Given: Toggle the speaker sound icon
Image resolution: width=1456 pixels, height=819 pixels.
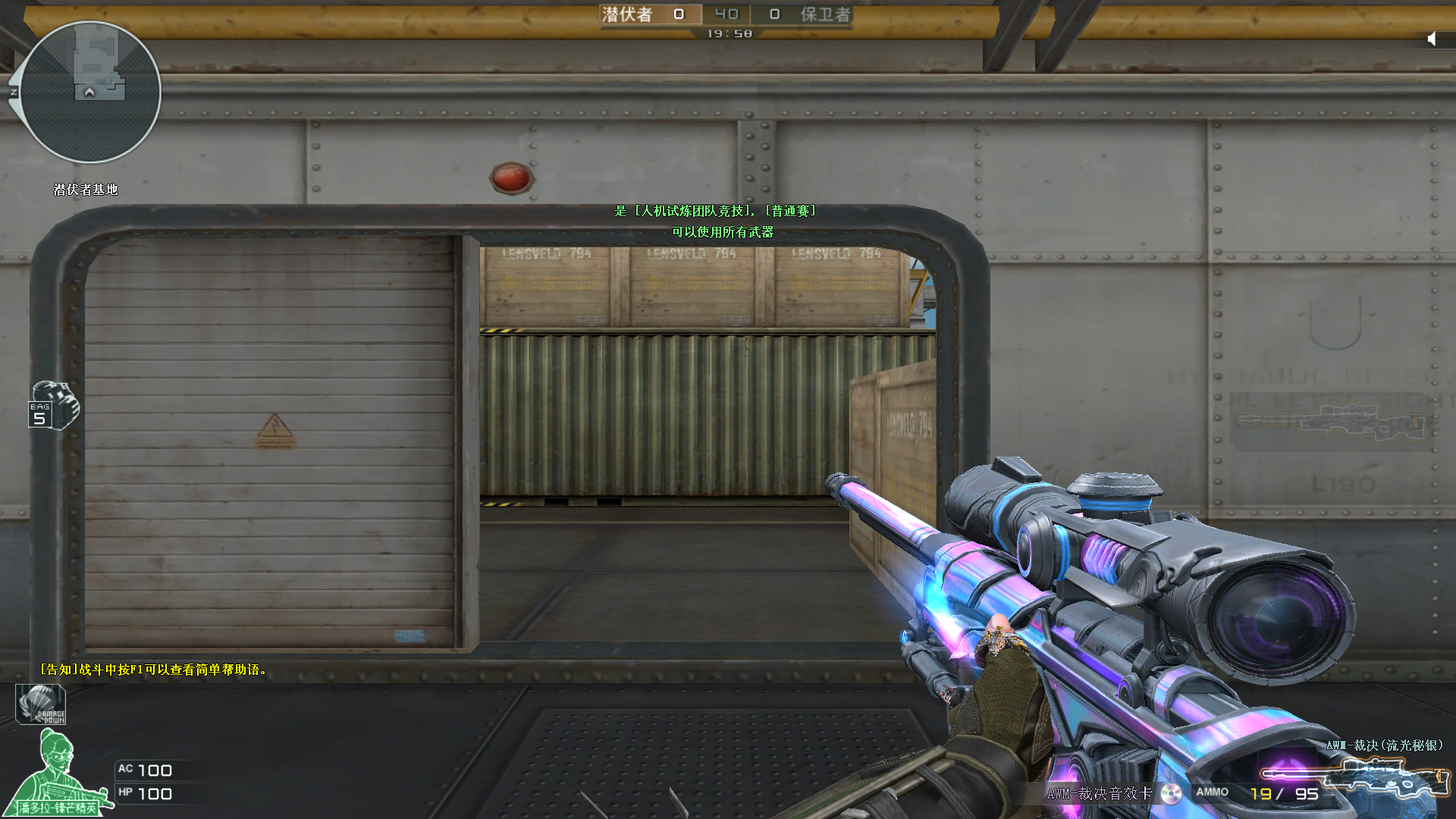Looking at the screenshot, I should [1432, 39].
